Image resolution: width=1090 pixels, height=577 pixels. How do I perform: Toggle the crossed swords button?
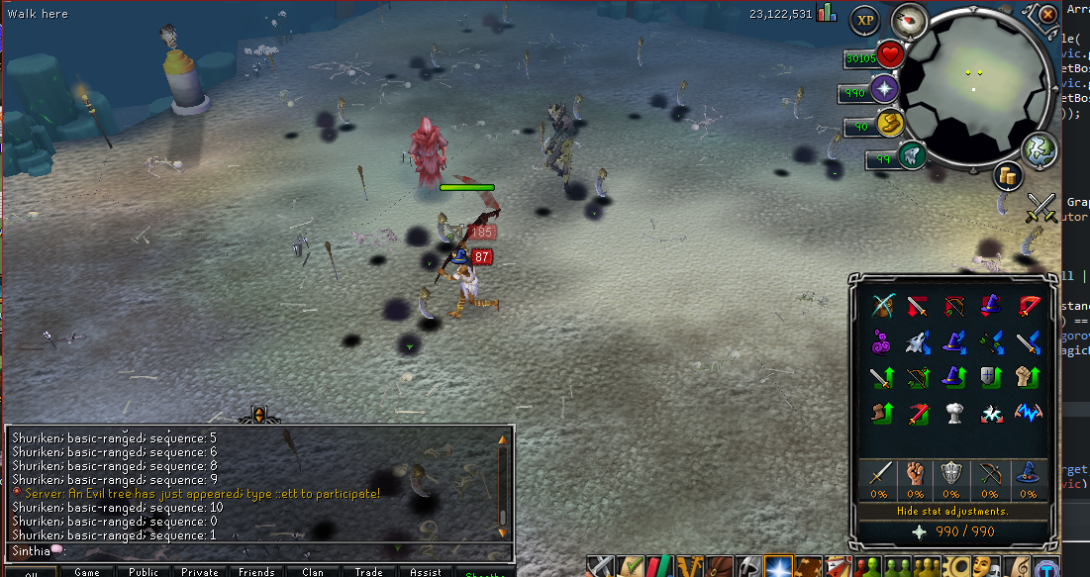(x=1042, y=207)
